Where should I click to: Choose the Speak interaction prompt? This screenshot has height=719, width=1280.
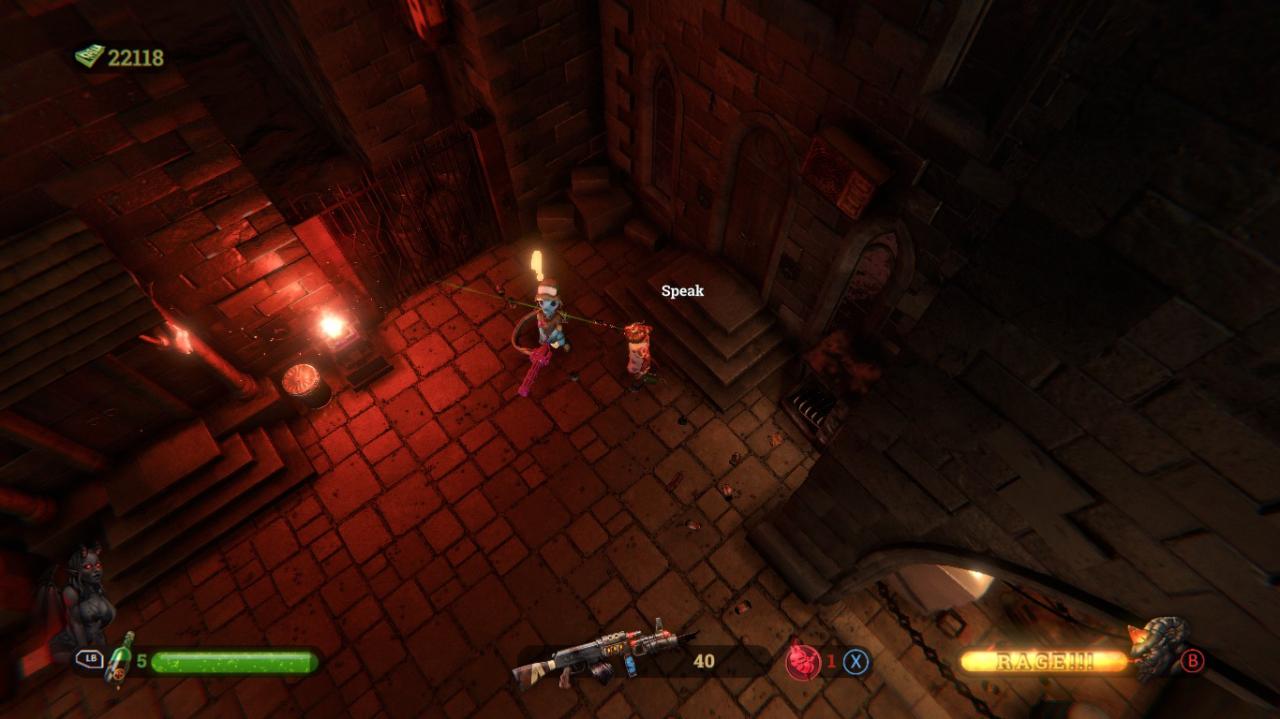pos(682,291)
